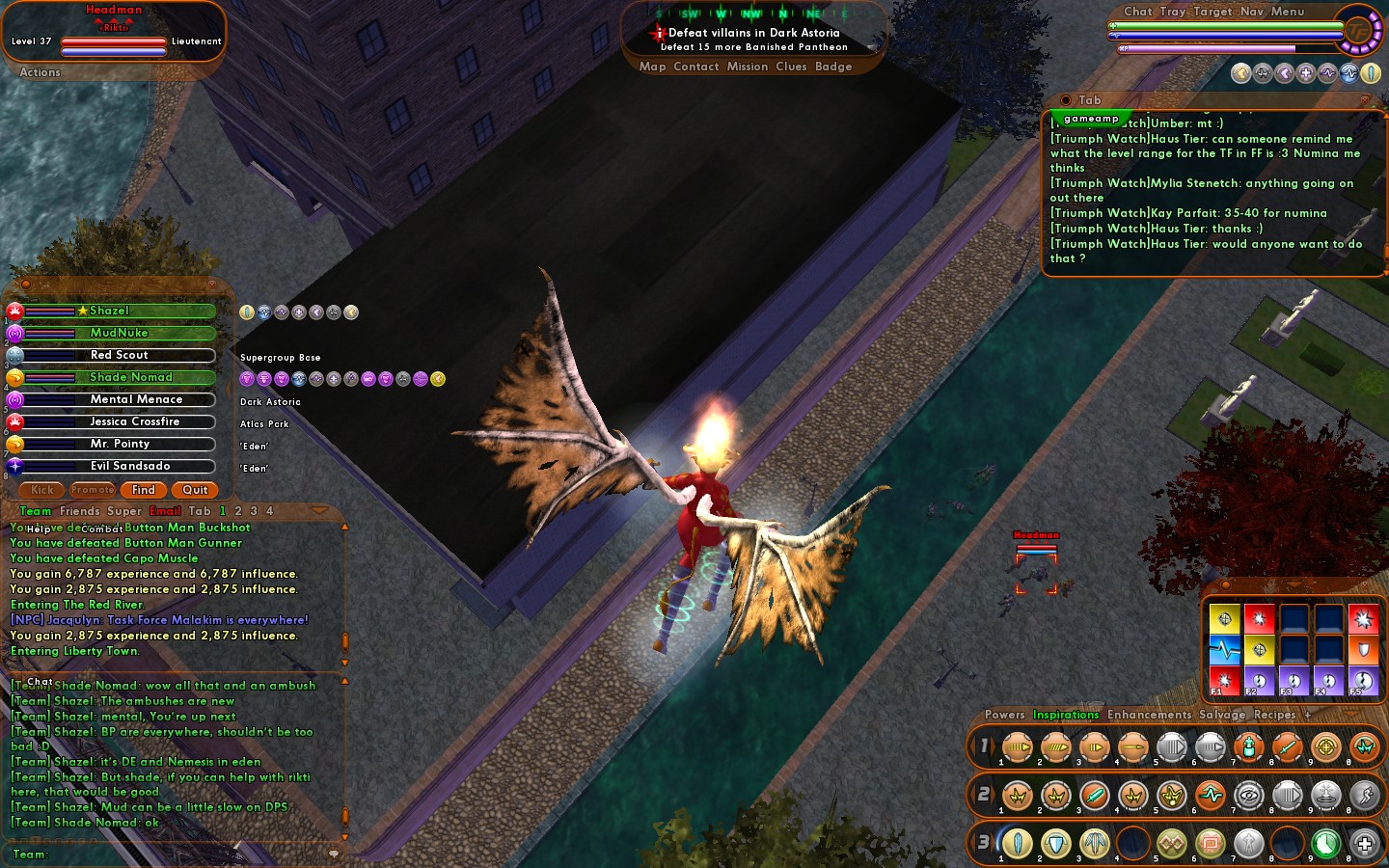1389x868 pixels.
Task: Show the Mission list
Action: [747, 67]
